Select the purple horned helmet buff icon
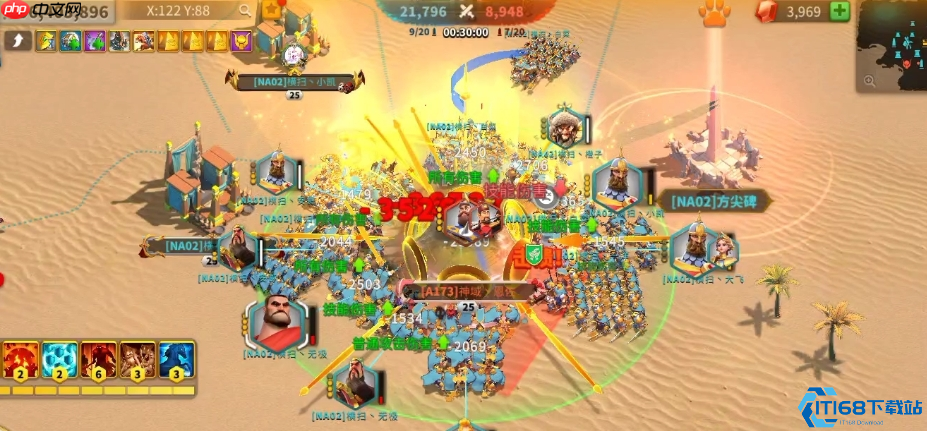927x431 pixels. [x=241, y=41]
